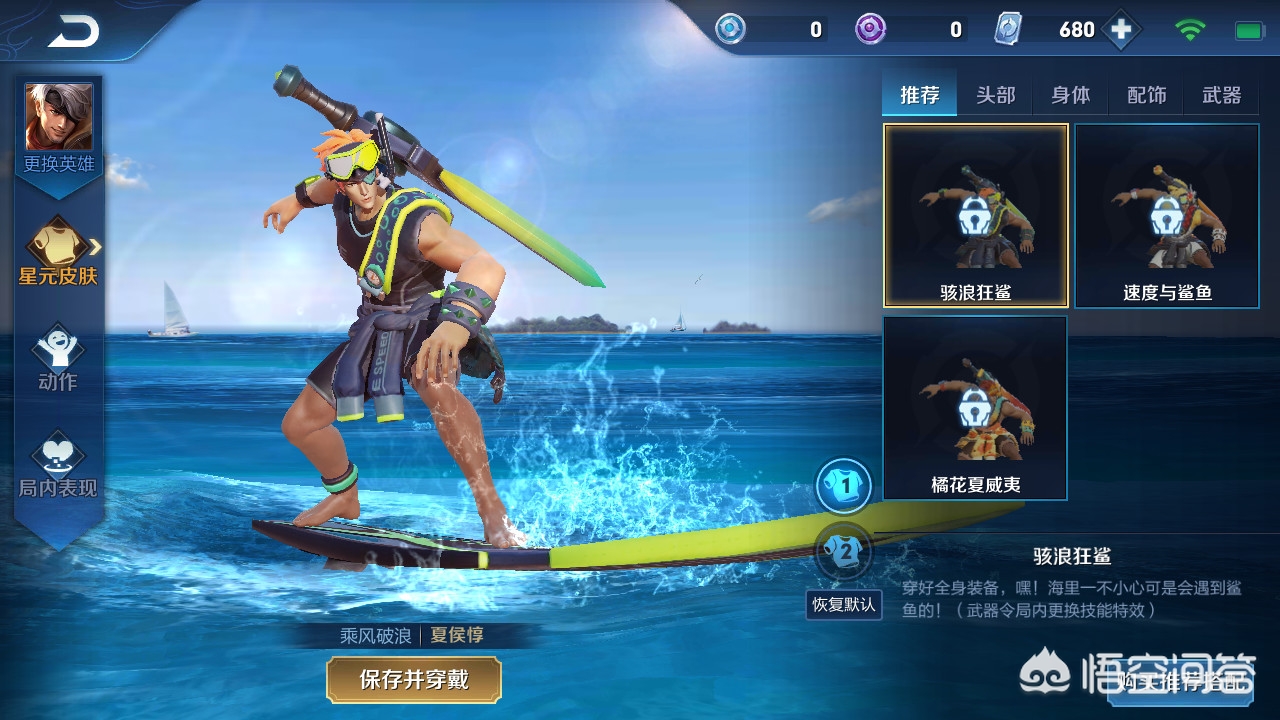Viewport: 1280px width, 720px height.
Task: Choose the 武器 weapon tab
Action: 1222,95
